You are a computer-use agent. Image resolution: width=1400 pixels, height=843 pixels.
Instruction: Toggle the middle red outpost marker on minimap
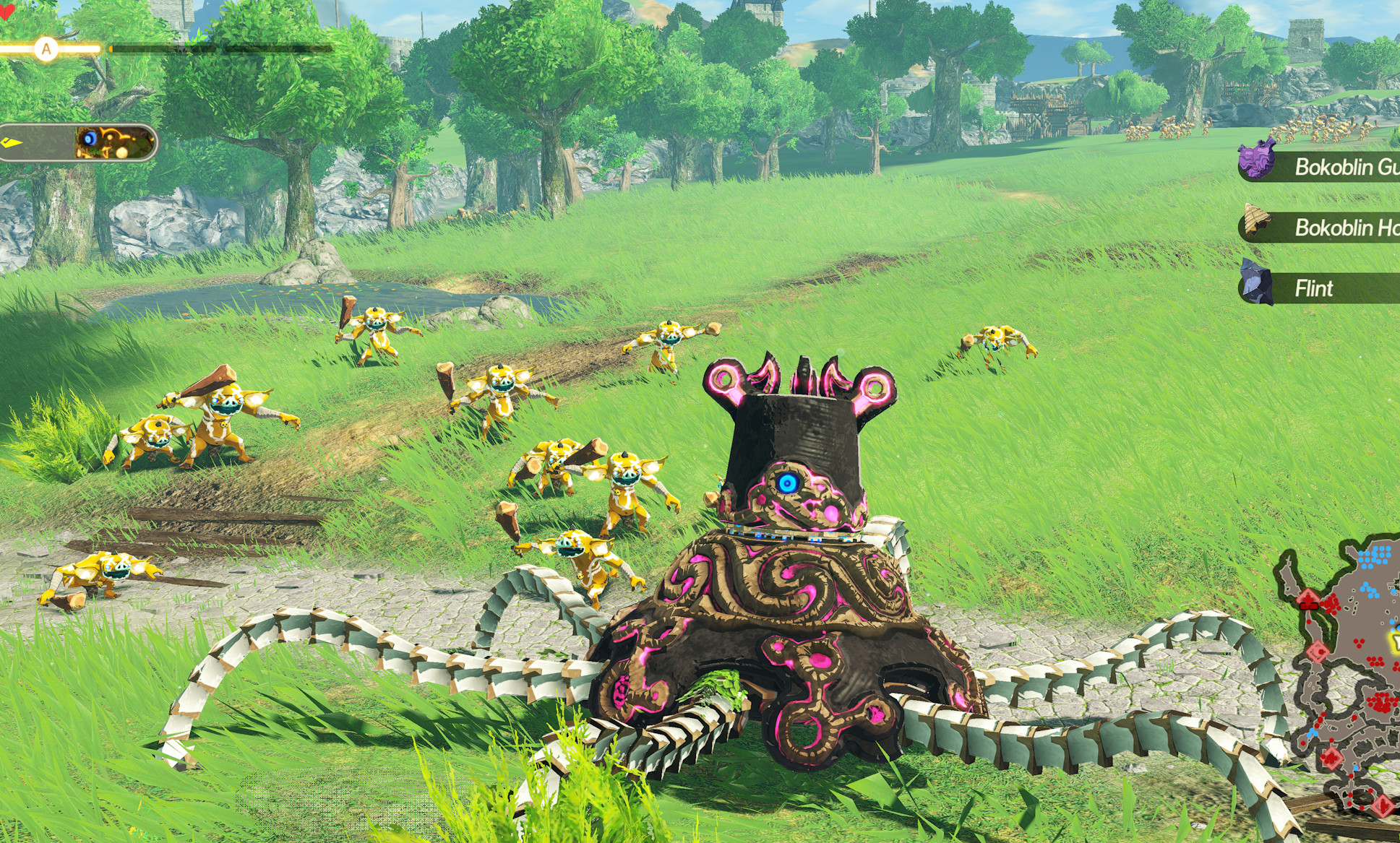pyautogui.click(x=1318, y=652)
